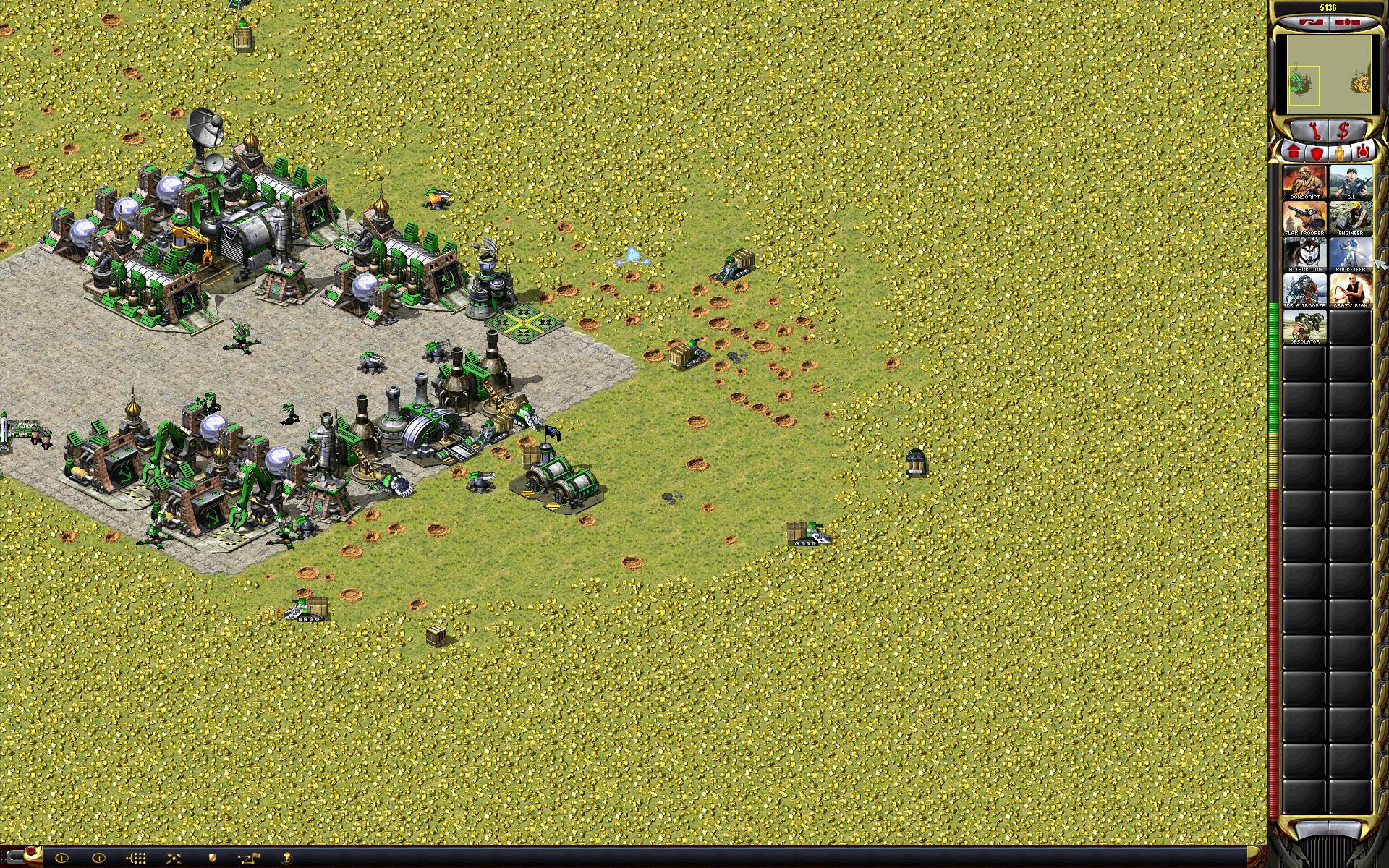Switch to the infantry build tab
This screenshot has width=1389, height=868.
pyautogui.click(x=1341, y=153)
